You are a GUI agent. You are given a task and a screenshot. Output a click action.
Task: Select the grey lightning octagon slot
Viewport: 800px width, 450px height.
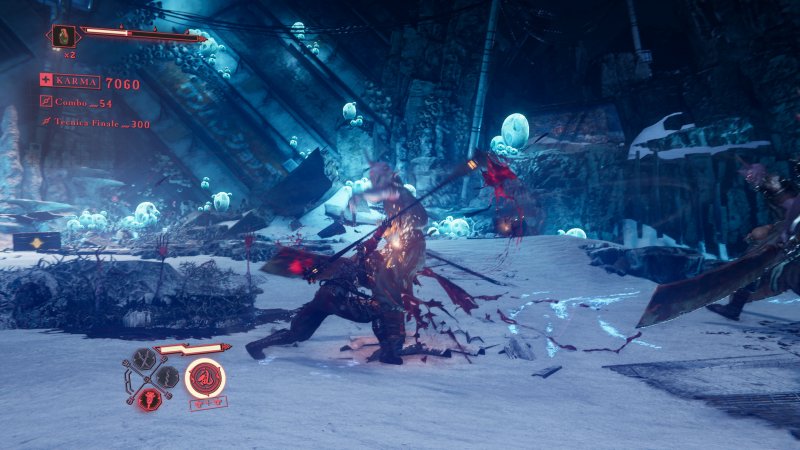[x=168, y=378]
